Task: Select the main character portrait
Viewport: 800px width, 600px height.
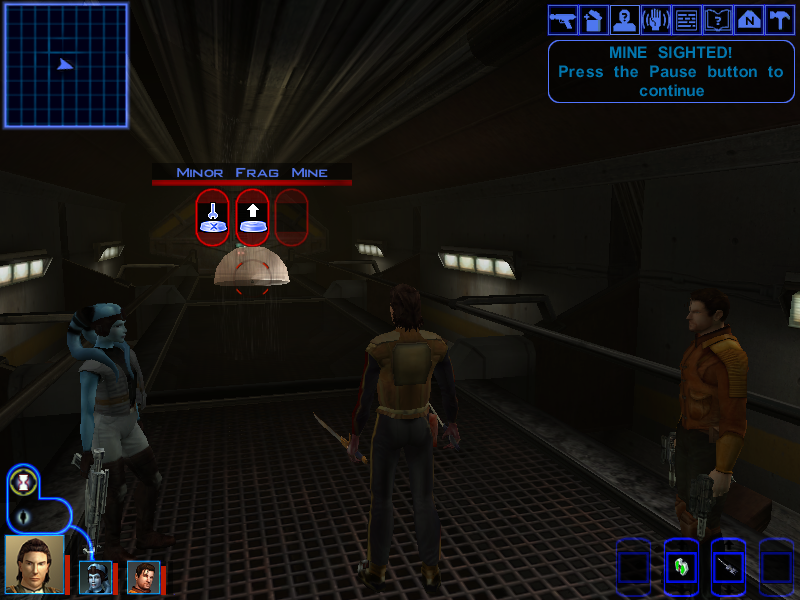Action: pyautogui.click(x=34, y=565)
